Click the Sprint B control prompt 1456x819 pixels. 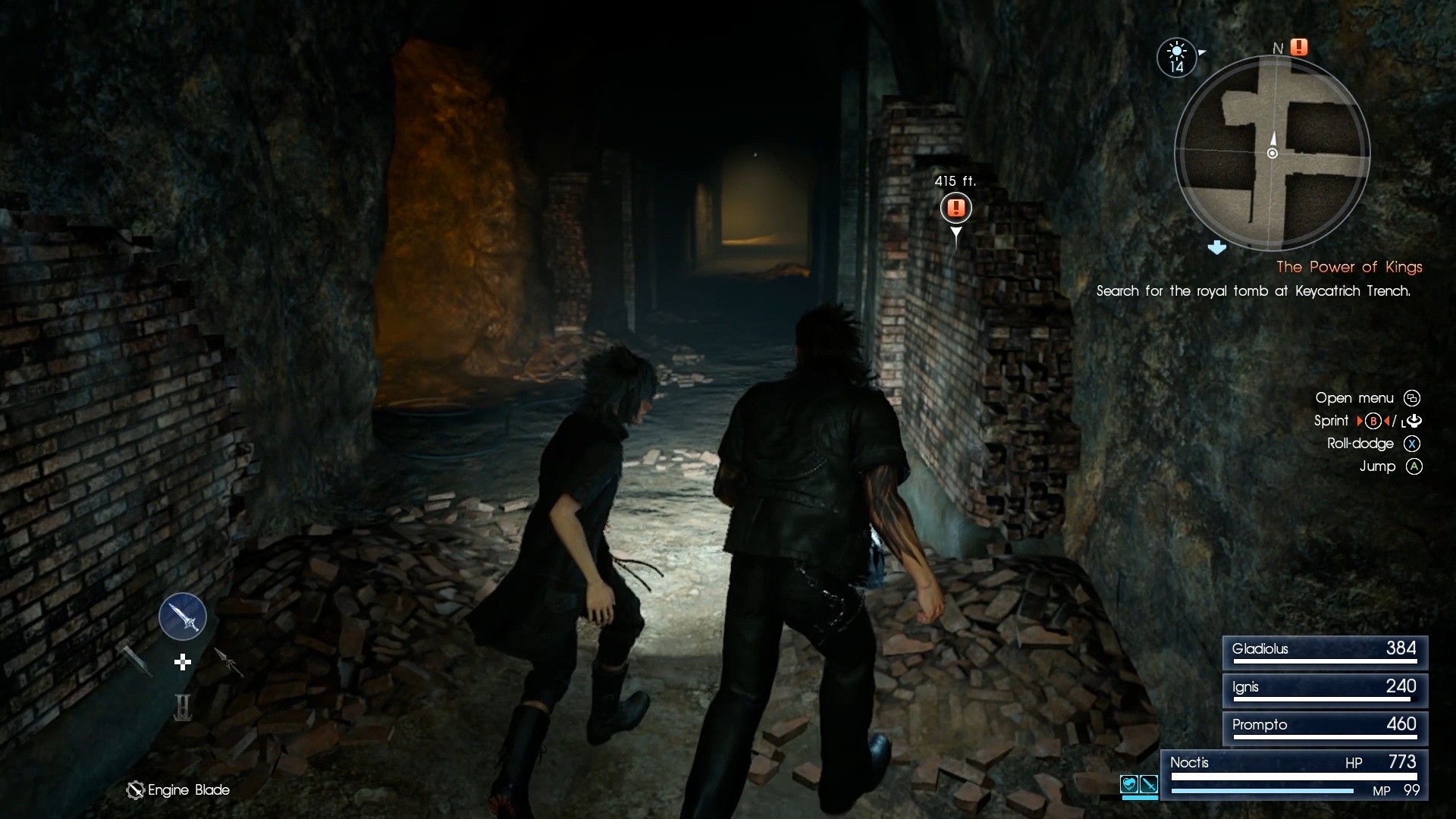click(x=1373, y=421)
